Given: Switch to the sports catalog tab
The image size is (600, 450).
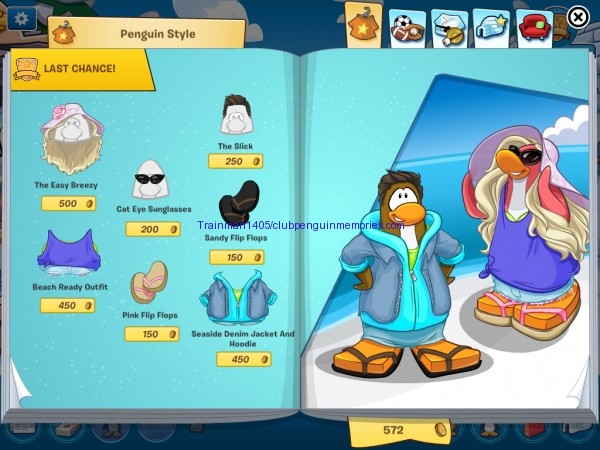Looking at the screenshot, I should pyautogui.click(x=404, y=27).
